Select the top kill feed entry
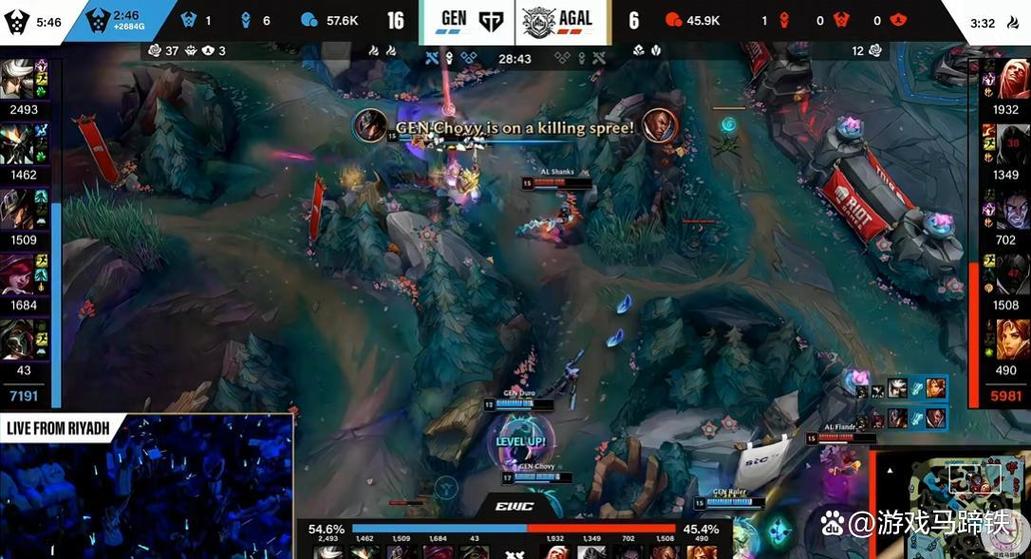 (906, 389)
